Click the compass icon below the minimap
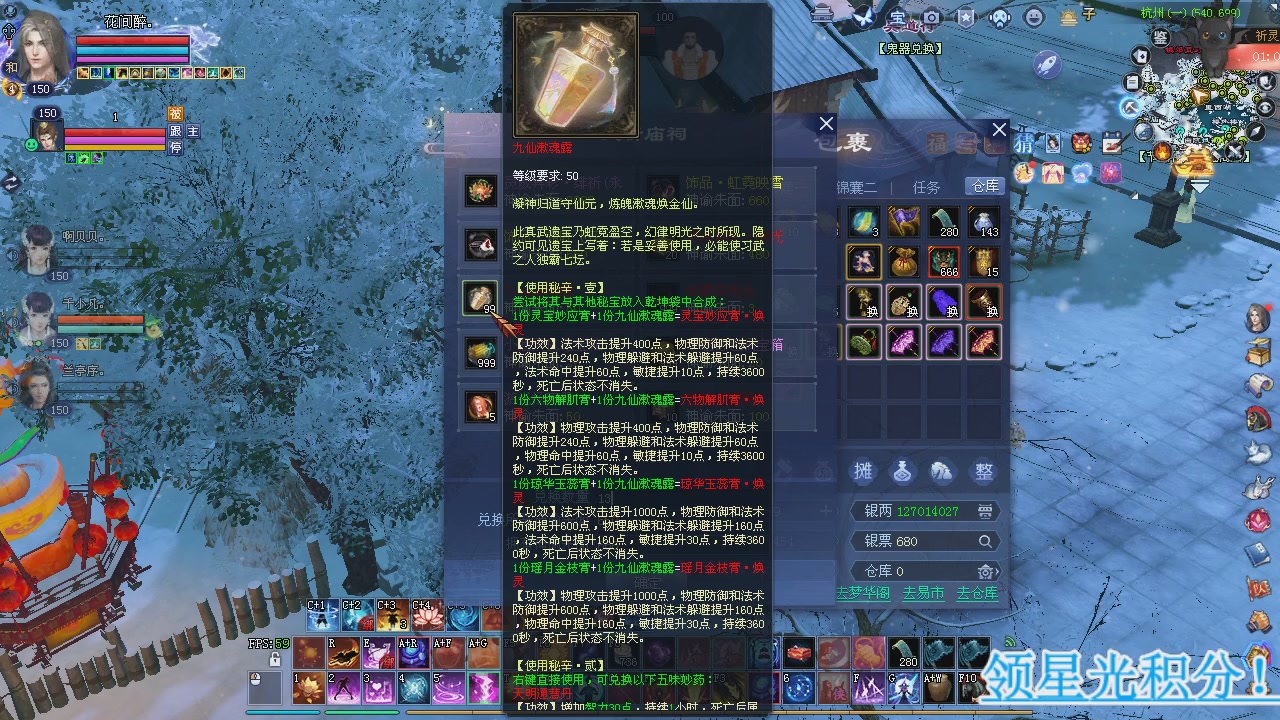1280x720 pixels. click(x=1254, y=131)
